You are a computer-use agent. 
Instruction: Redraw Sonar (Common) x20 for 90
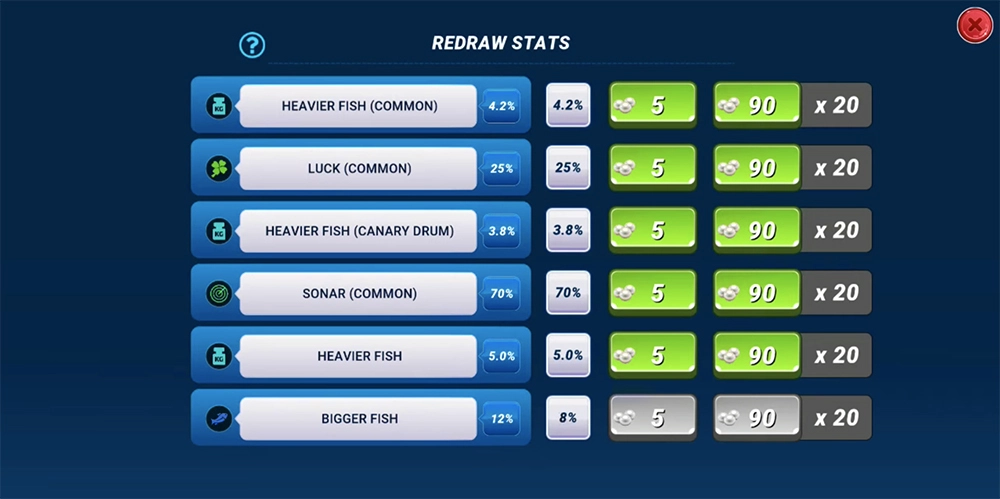[757, 293]
